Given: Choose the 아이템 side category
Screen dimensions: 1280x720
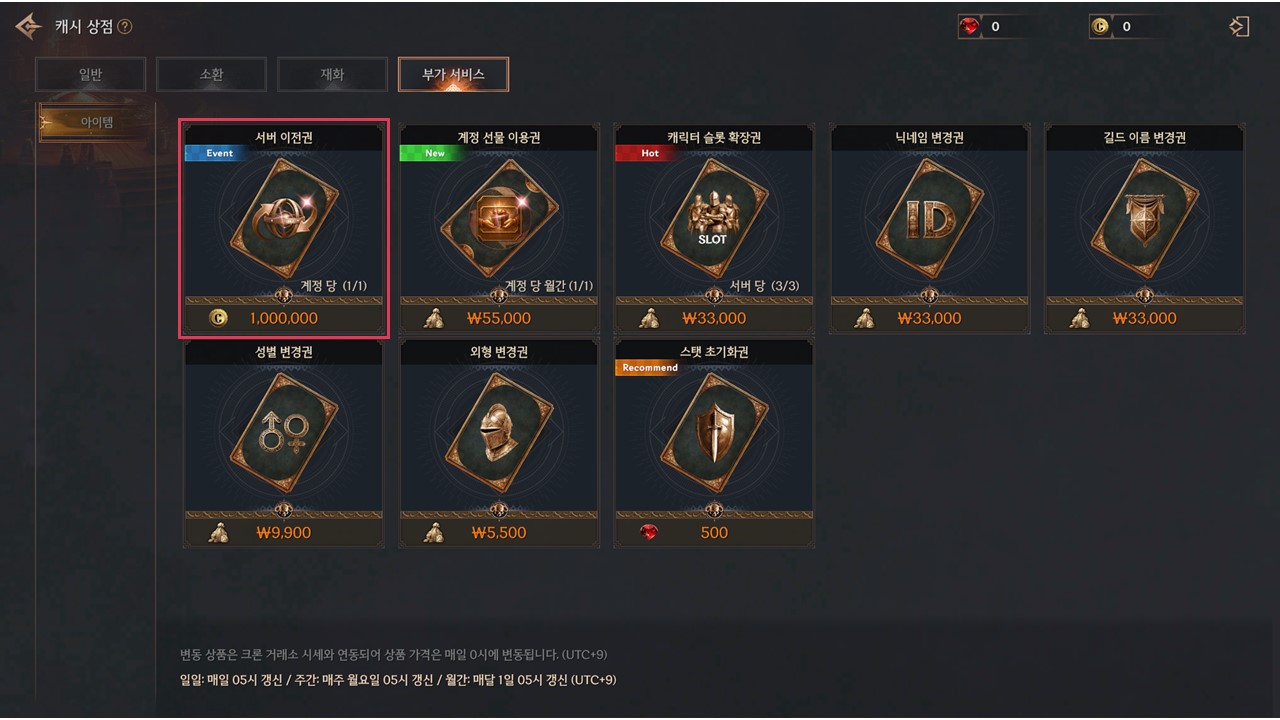Looking at the screenshot, I should (96, 122).
